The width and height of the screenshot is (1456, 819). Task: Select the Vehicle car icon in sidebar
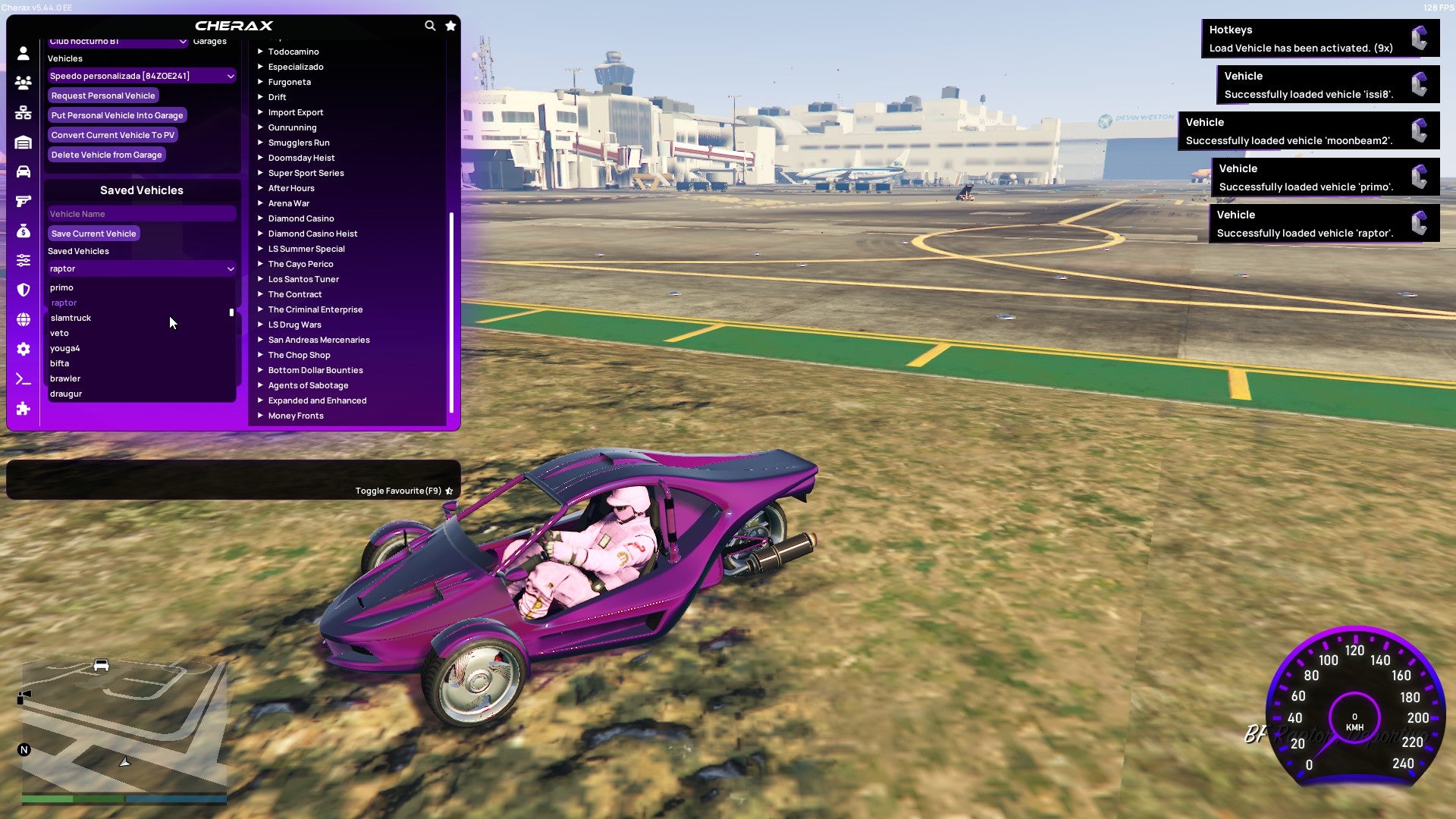[23, 171]
